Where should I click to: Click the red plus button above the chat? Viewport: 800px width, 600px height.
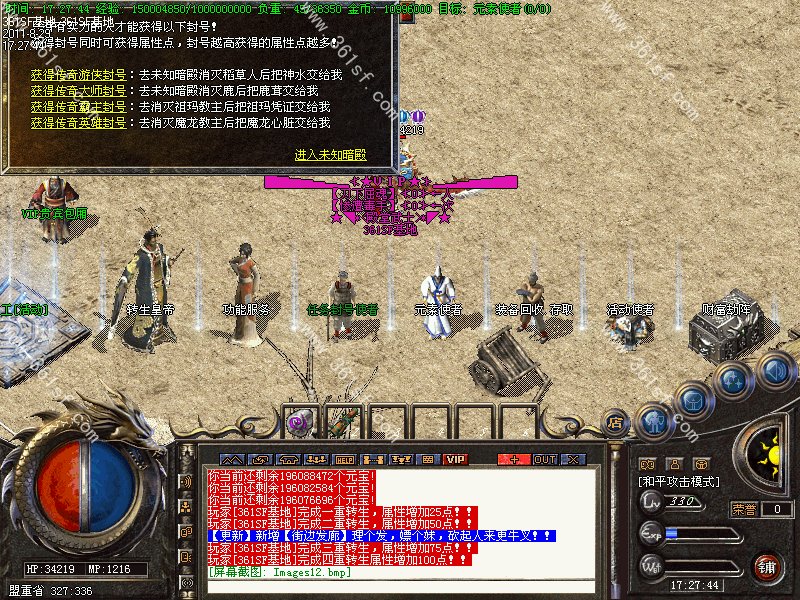tap(514, 459)
